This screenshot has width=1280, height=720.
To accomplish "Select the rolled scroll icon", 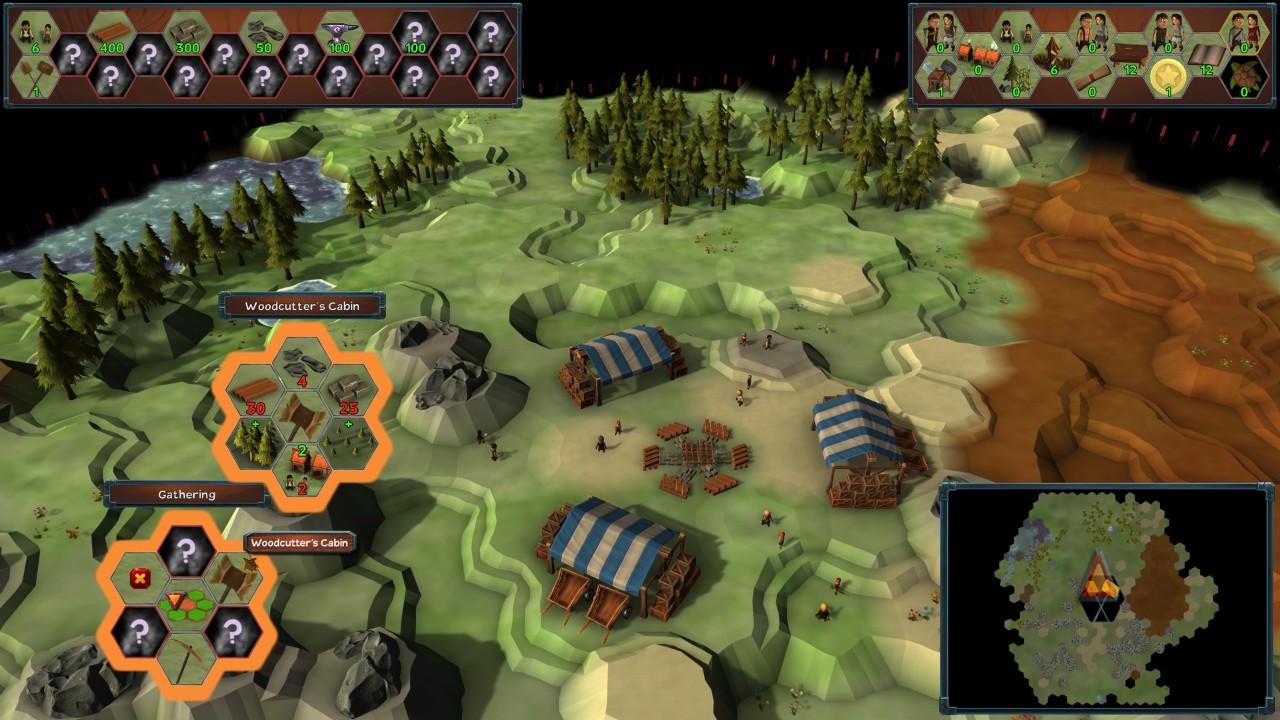I will coord(1090,76).
